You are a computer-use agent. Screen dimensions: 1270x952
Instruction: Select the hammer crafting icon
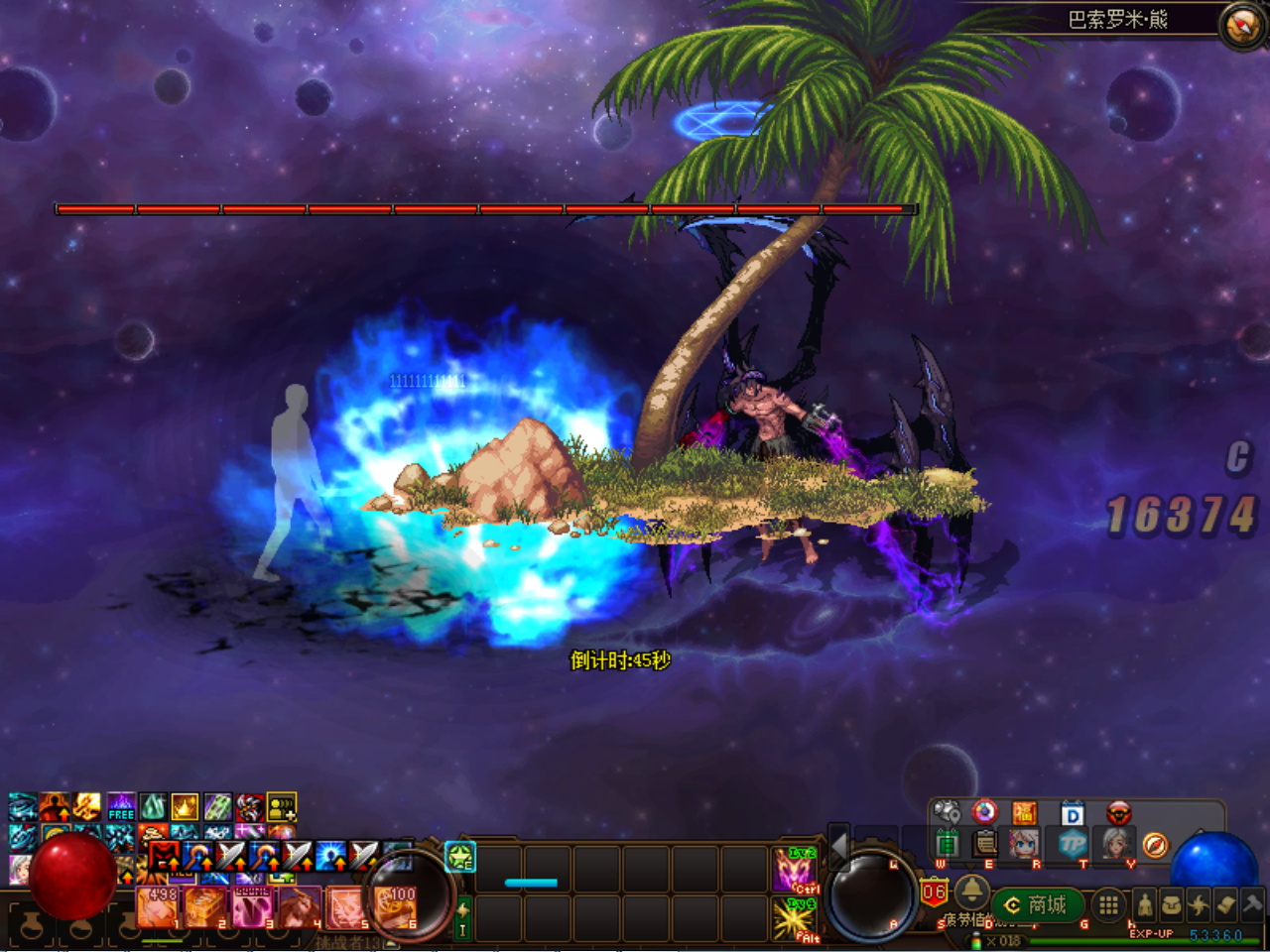1251,904
